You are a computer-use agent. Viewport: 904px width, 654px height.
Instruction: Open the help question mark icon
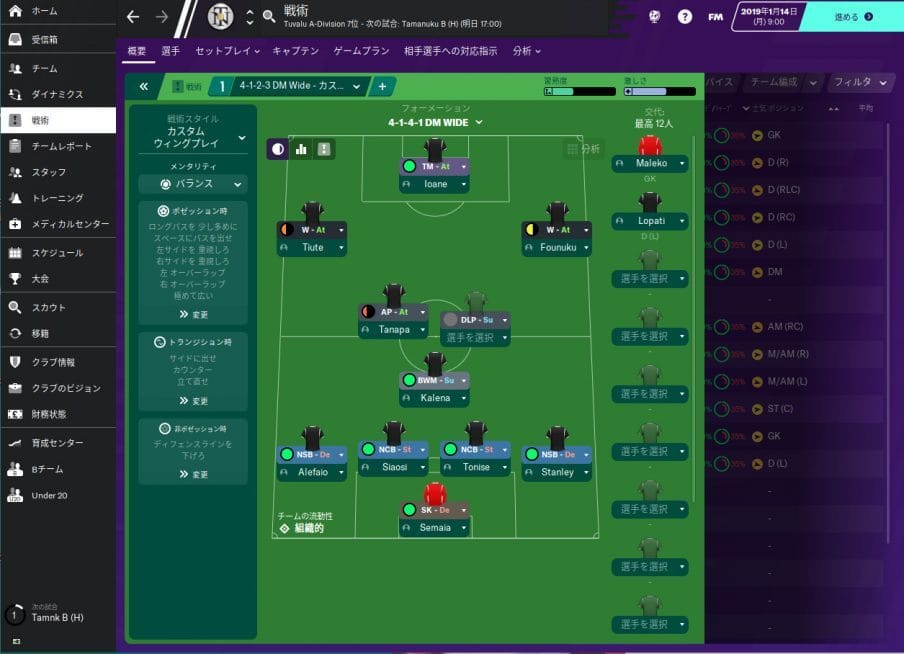coord(684,16)
